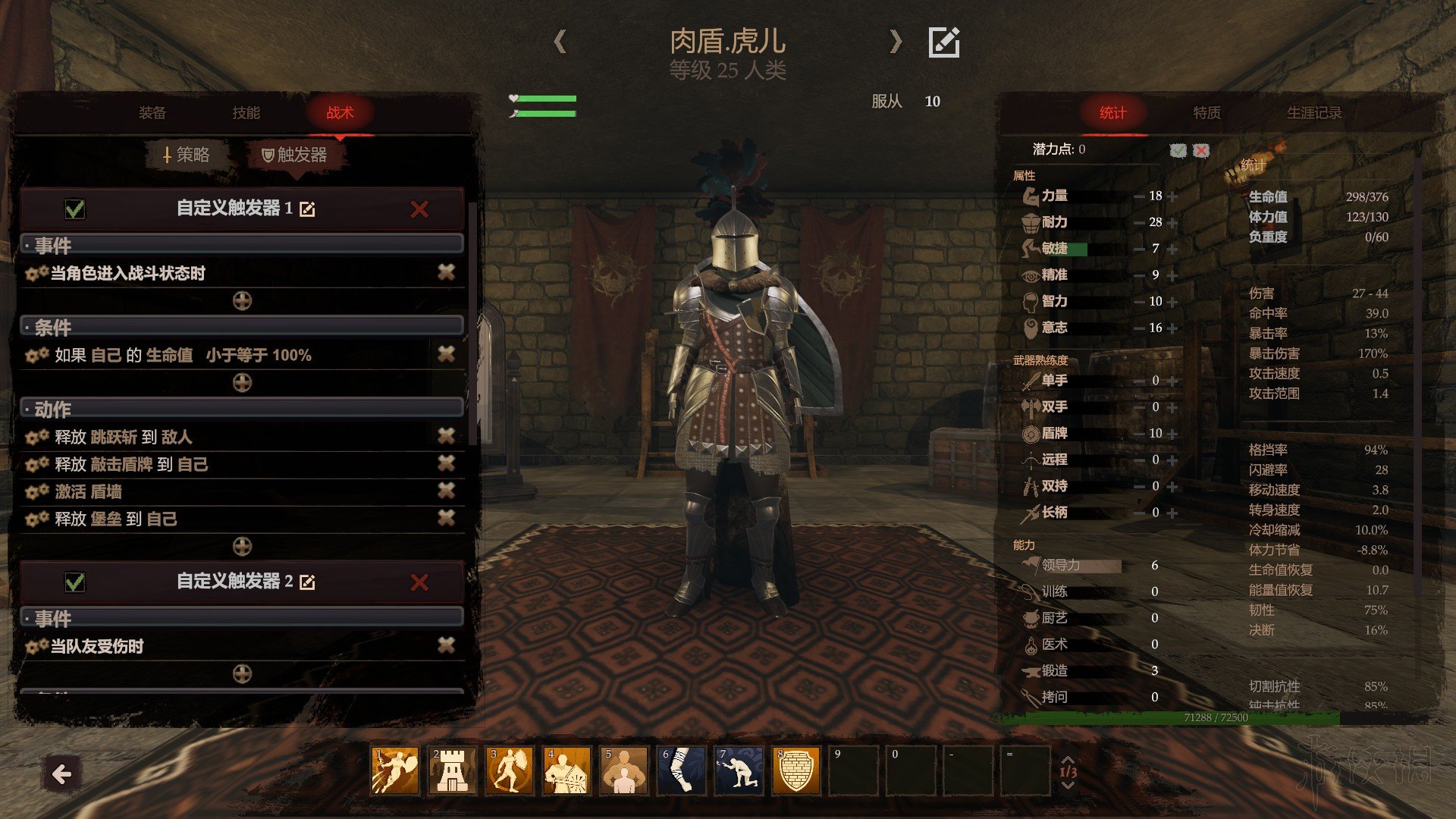Switch to the 装备 tab
Viewport: 1456px width, 819px height.
[152, 113]
